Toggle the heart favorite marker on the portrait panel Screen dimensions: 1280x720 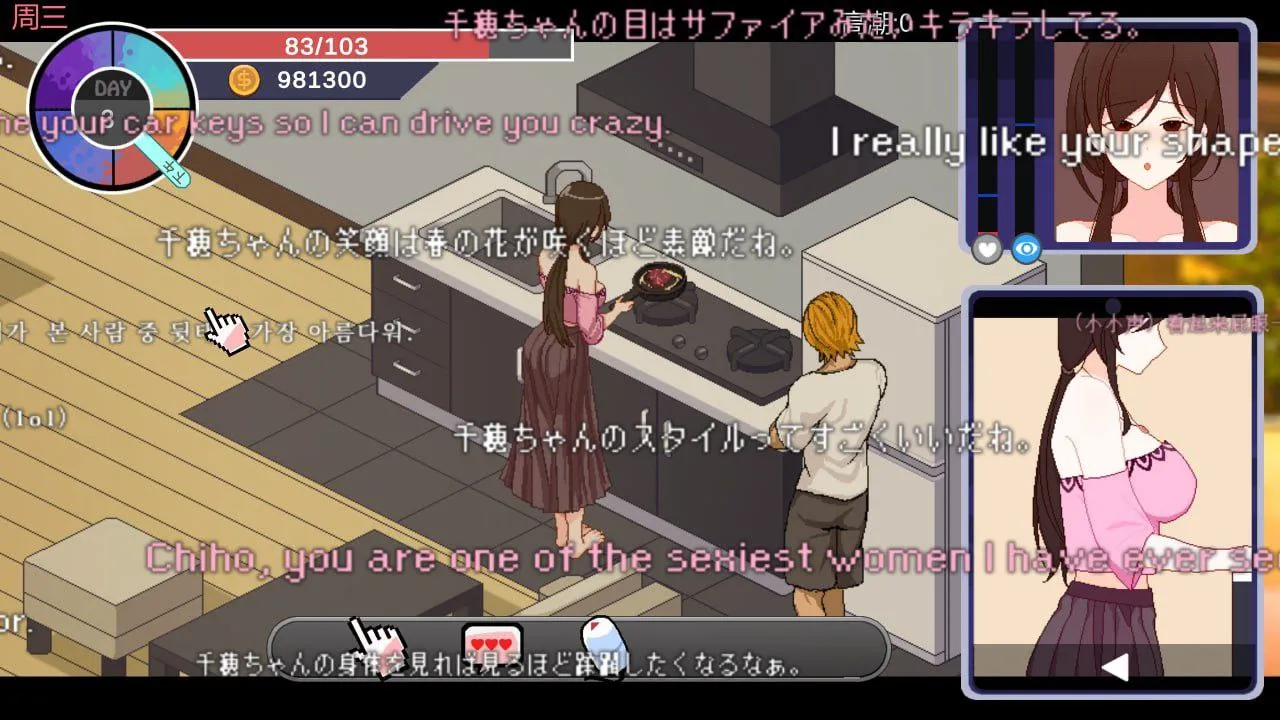(x=986, y=250)
